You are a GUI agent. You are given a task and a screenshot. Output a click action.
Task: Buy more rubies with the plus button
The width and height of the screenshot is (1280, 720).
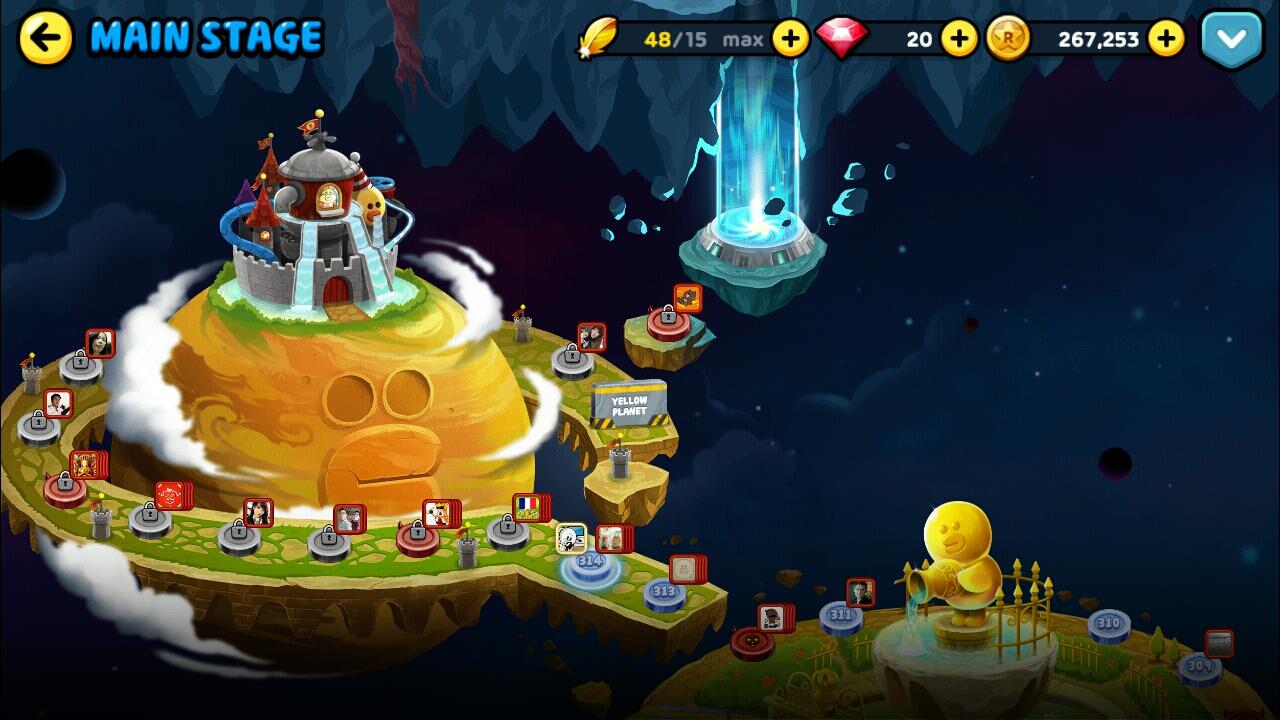click(x=959, y=39)
